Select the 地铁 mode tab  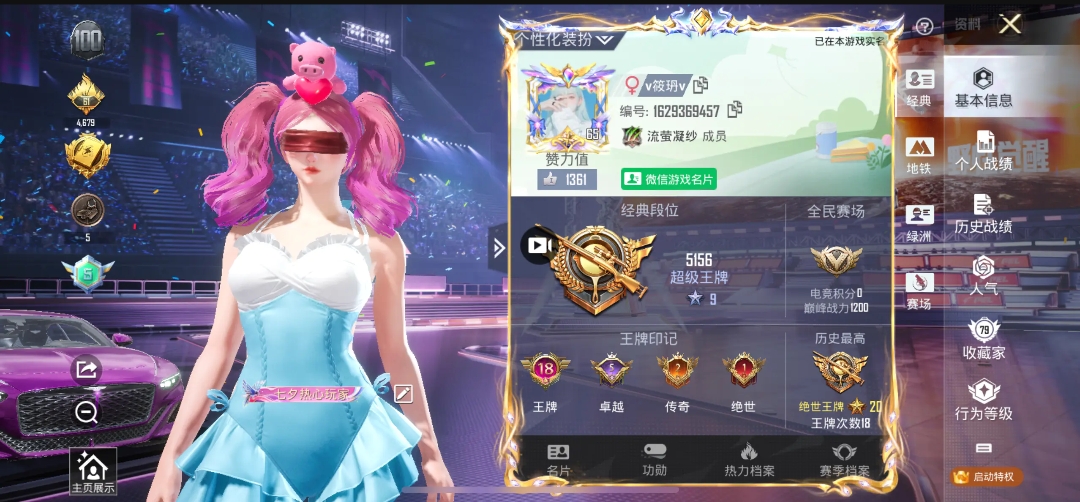tap(919, 155)
